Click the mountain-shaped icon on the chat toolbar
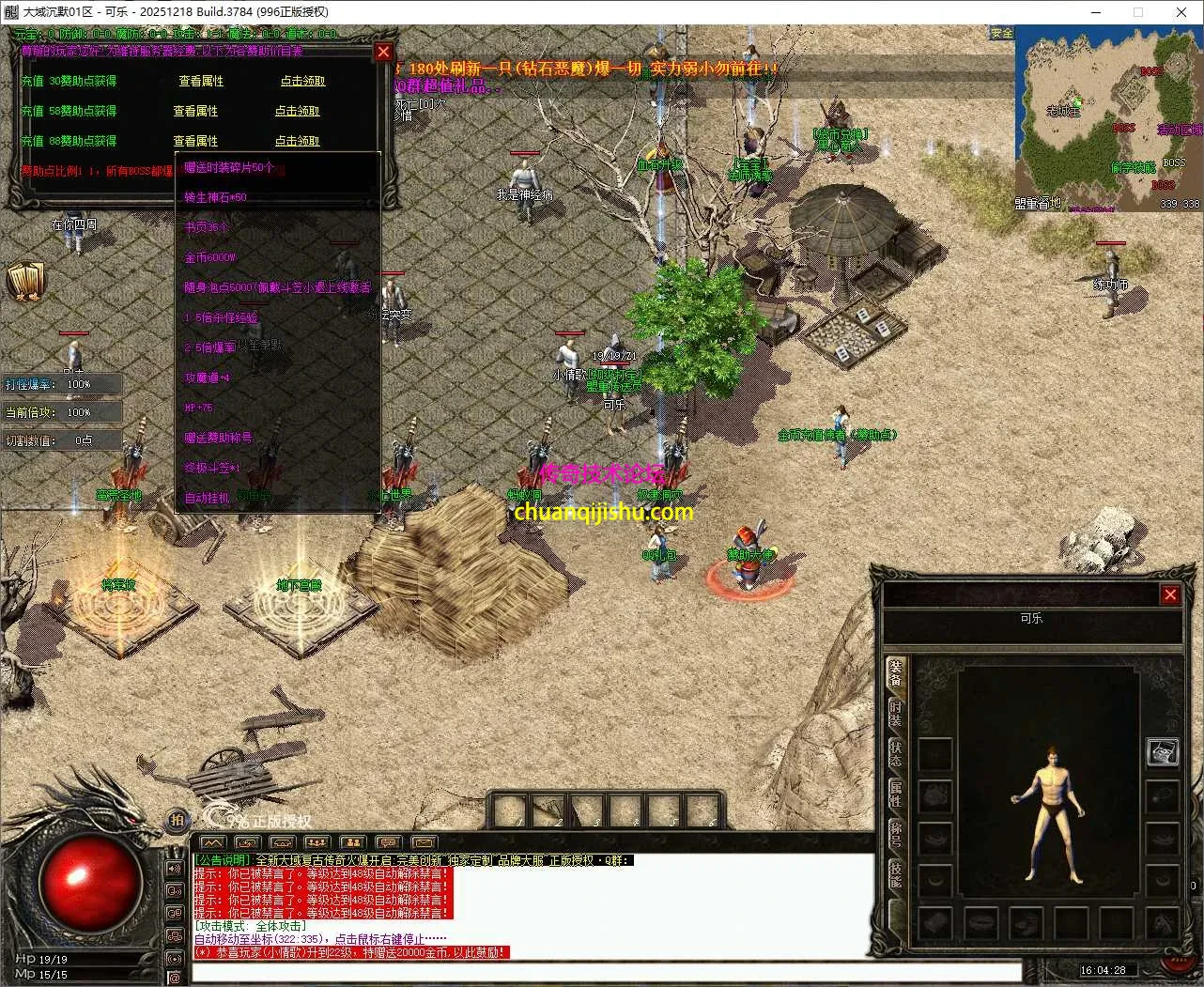 [x=213, y=842]
